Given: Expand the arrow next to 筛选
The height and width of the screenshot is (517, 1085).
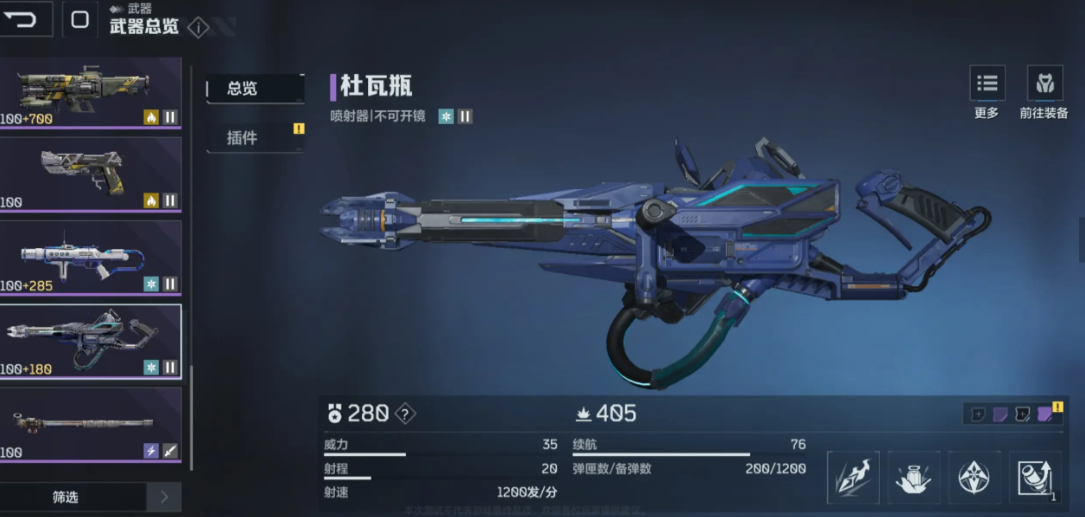Looking at the screenshot, I should [164, 497].
